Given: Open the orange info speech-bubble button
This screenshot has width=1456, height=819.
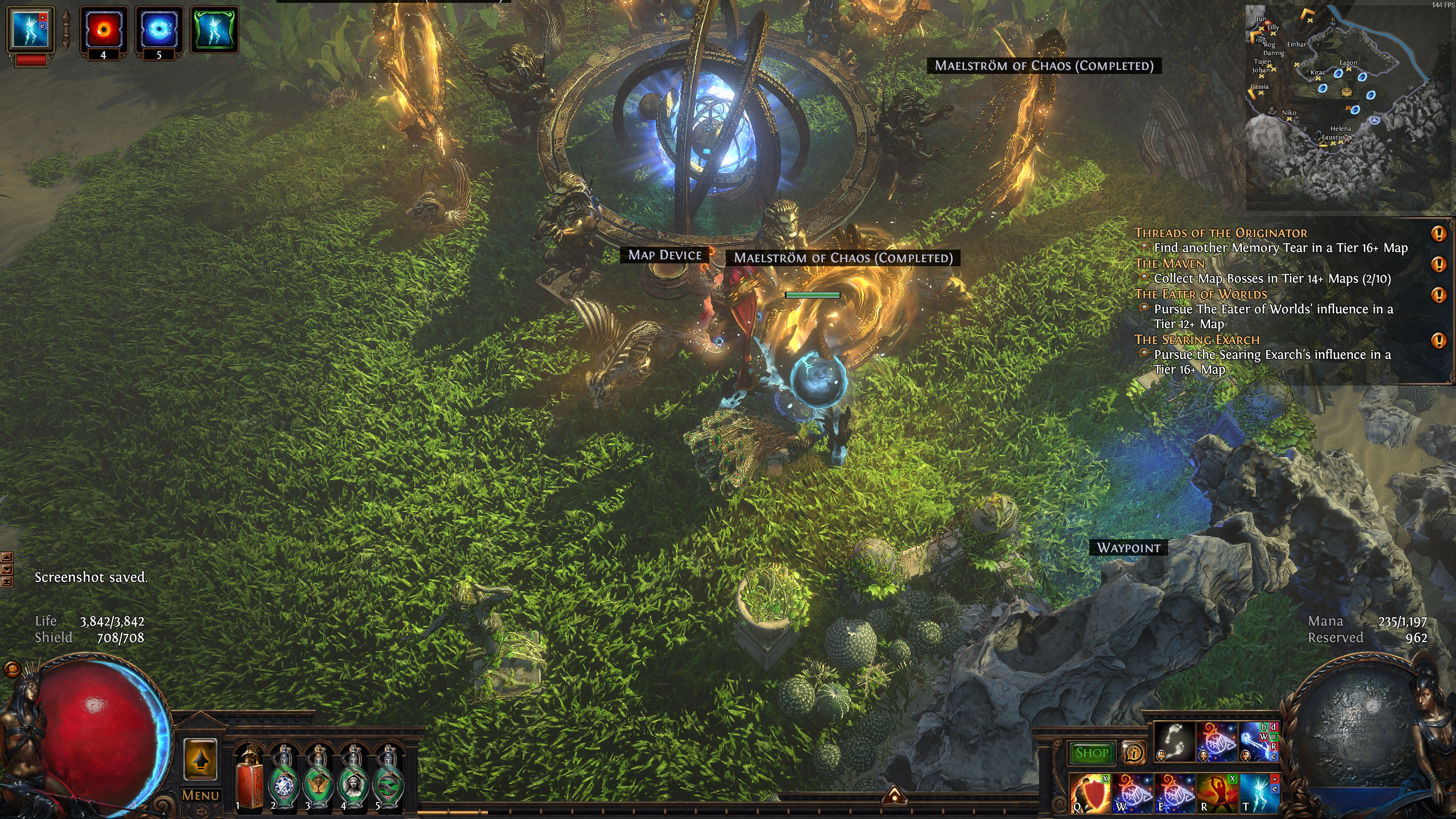Looking at the screenshot, I should pos(1134,753).
